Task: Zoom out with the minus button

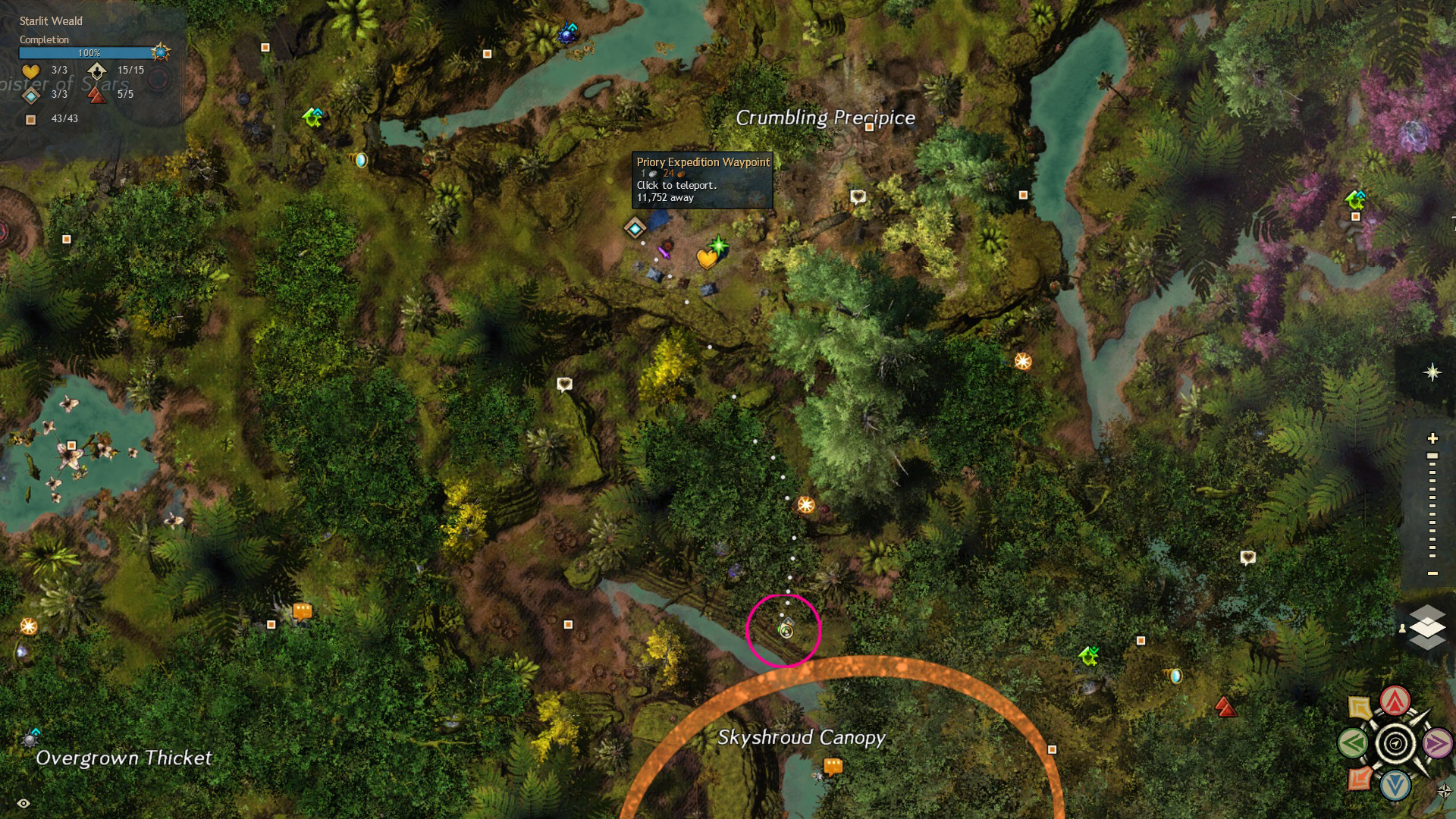Action: point(1432,573)
